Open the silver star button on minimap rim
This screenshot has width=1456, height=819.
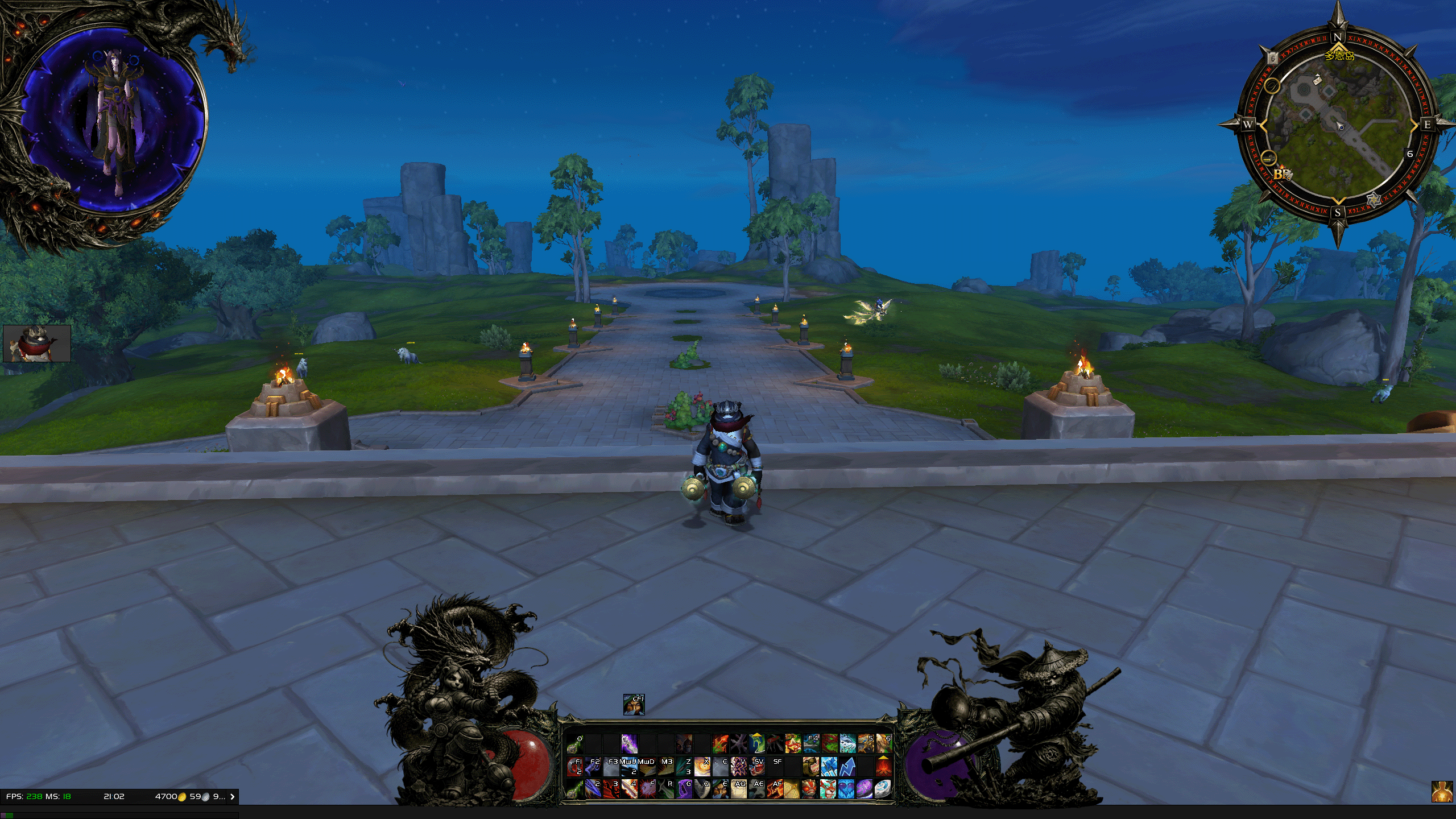[x=1374, y=200]
